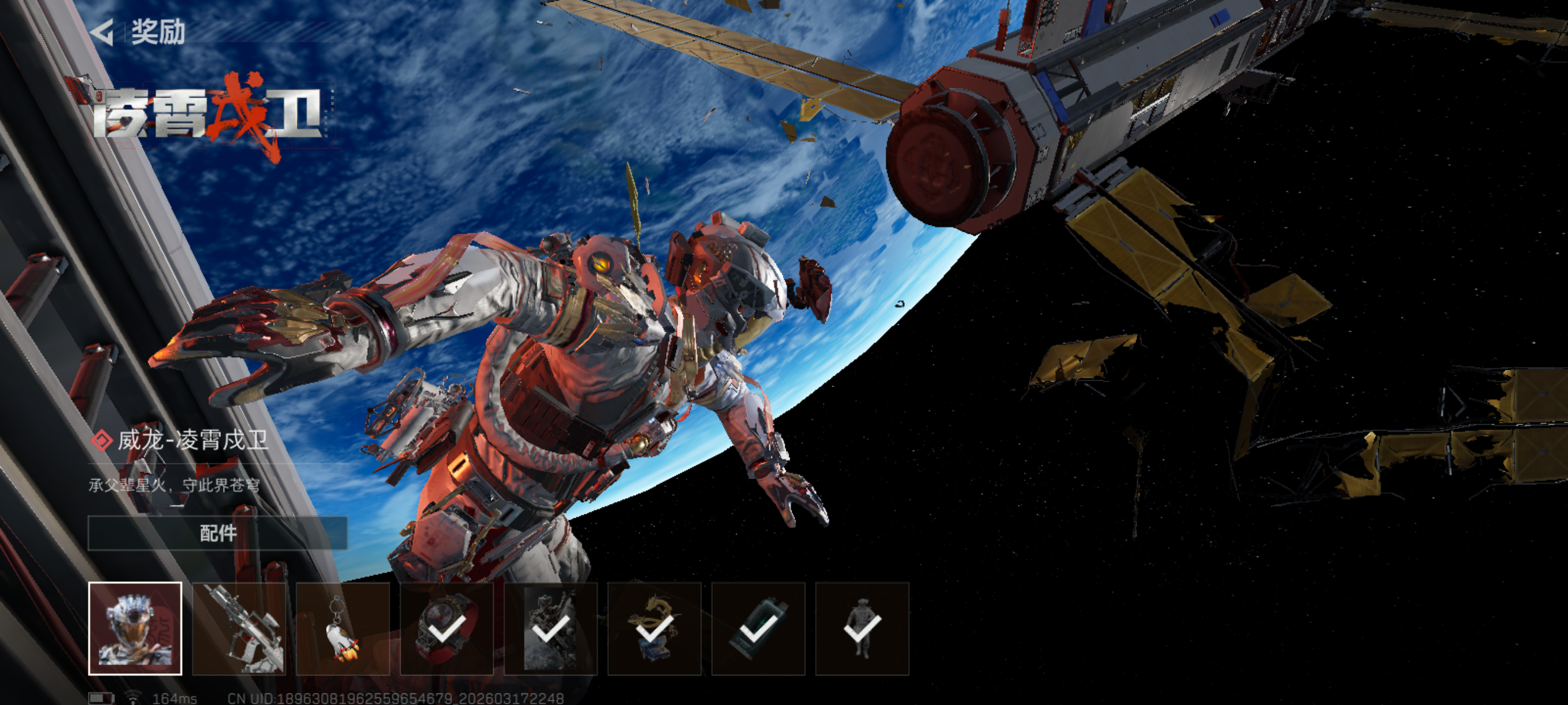
Task: Choose the dark green device thumbnail
Action: [758, 628]
